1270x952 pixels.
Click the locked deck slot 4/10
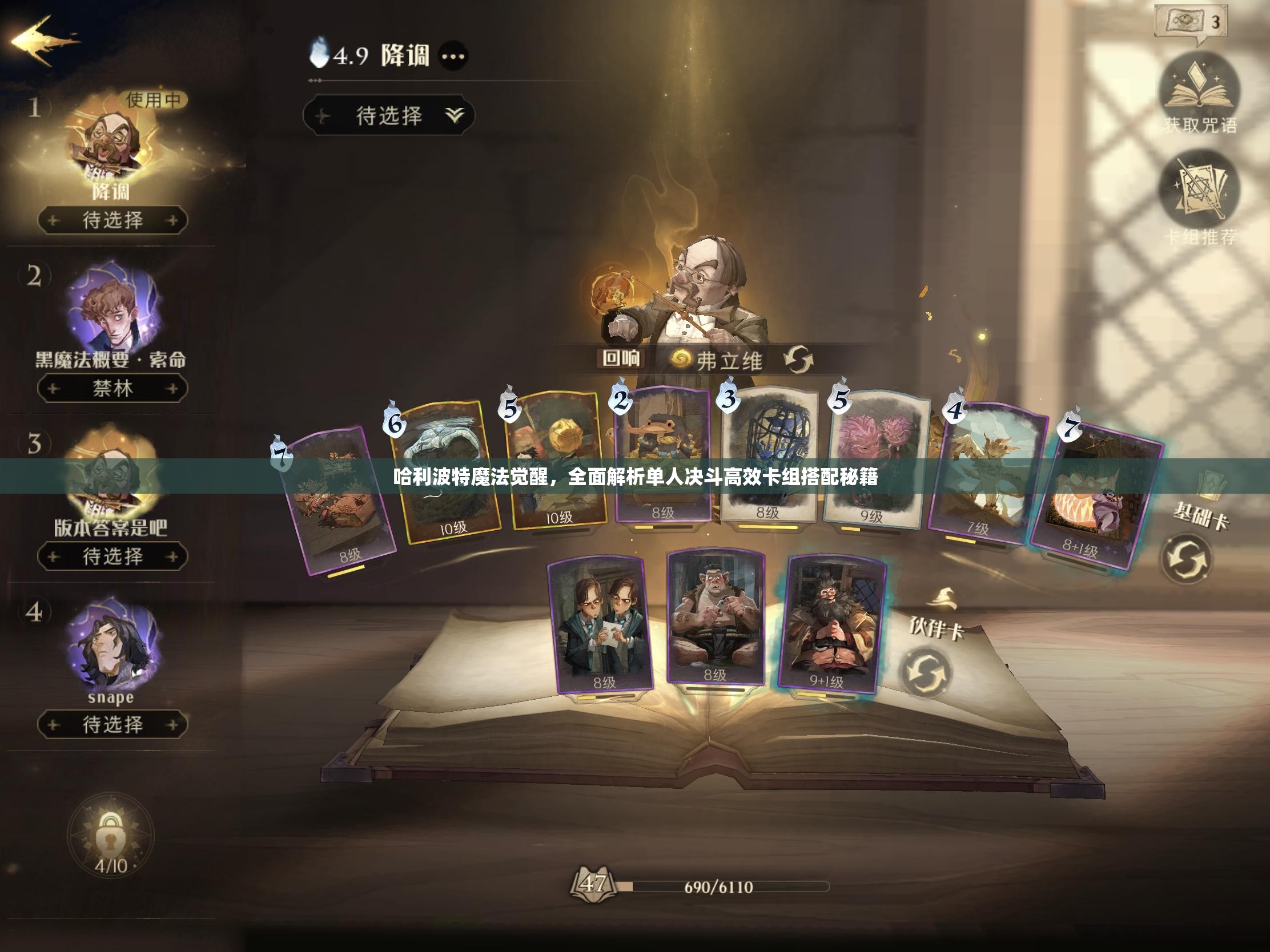[110, 835]
